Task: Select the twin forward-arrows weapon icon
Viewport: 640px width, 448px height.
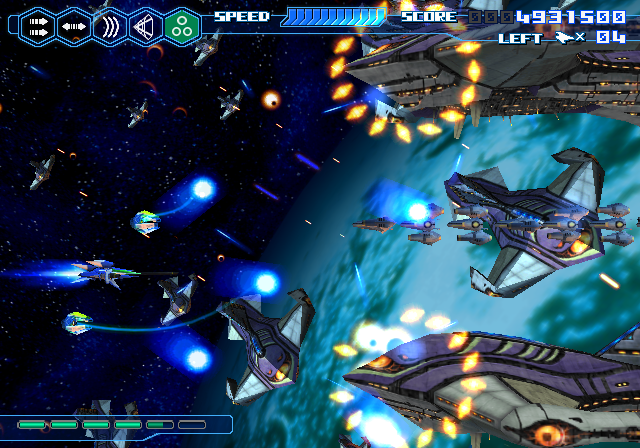Action: point(38,26)
